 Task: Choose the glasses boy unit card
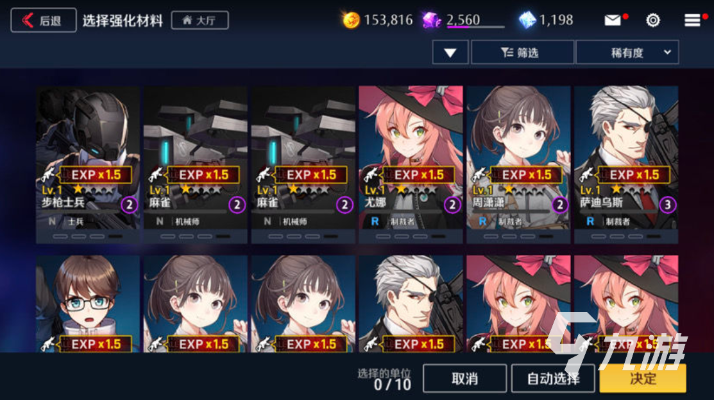point(89,305)
